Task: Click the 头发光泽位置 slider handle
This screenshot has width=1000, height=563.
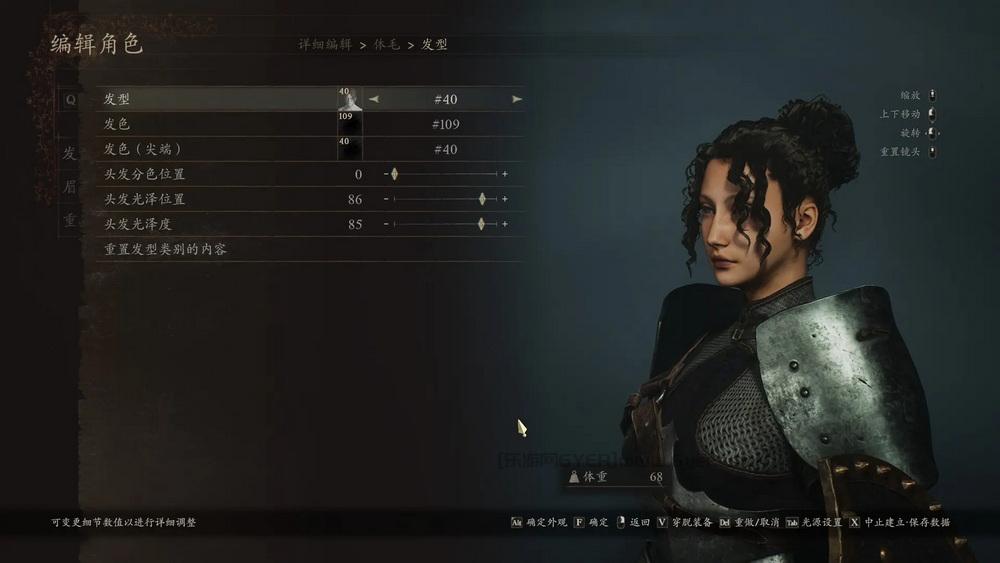Action: (482, 199)
